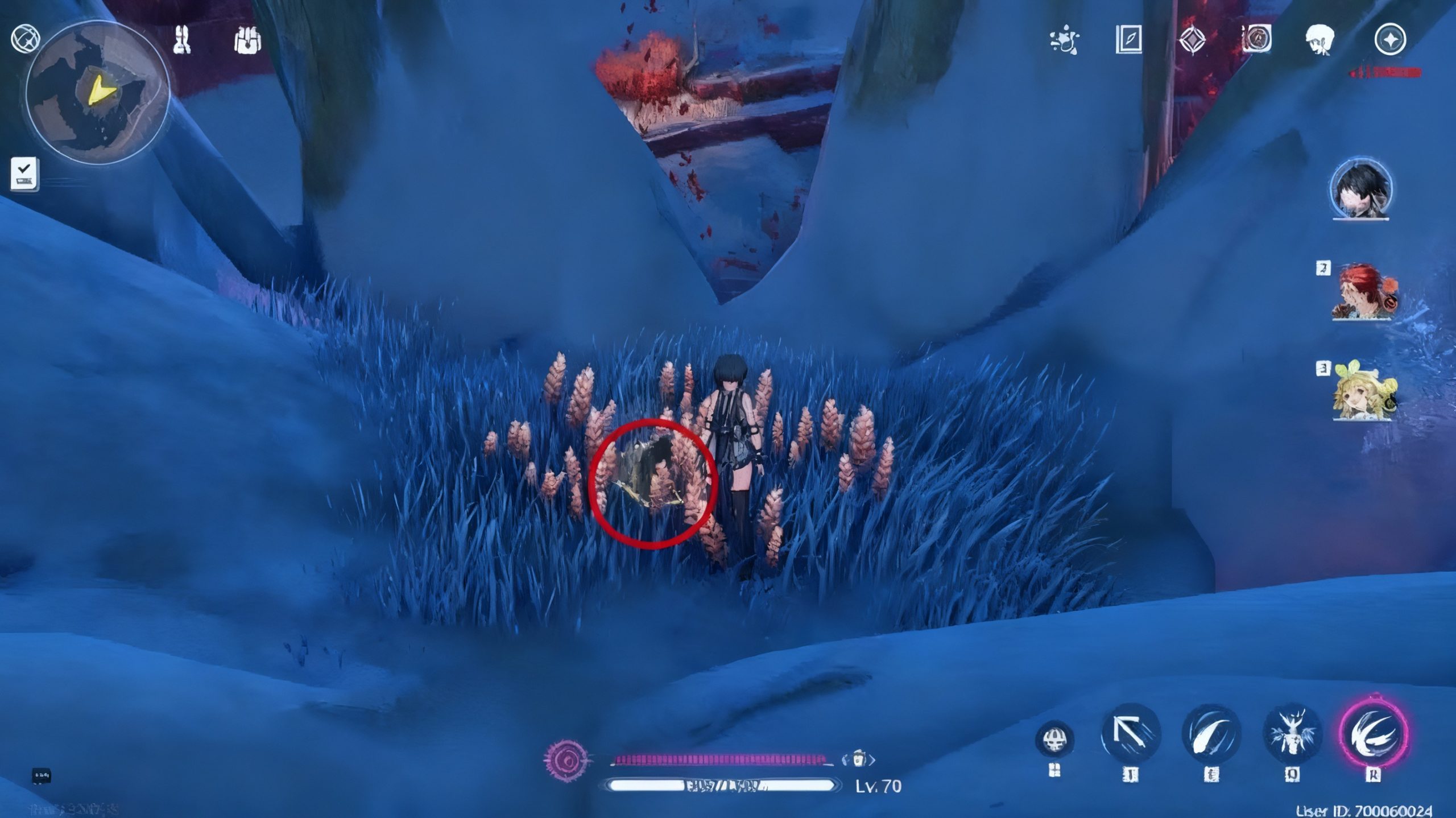Click the diamond-shaped convene icon
Screen dimensions: 1456x818
tap(1192, 40)
